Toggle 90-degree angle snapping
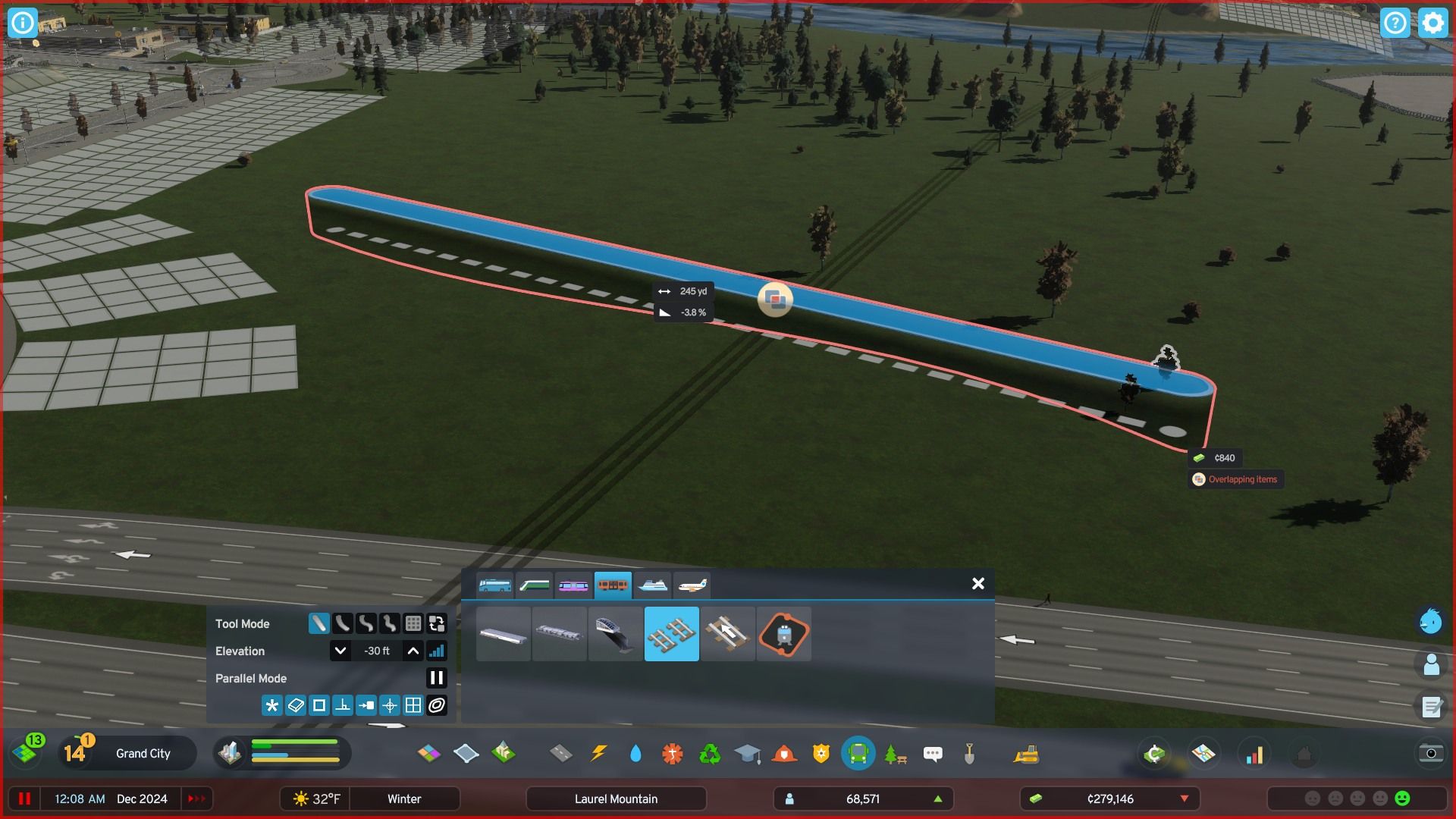 (343, 704)
